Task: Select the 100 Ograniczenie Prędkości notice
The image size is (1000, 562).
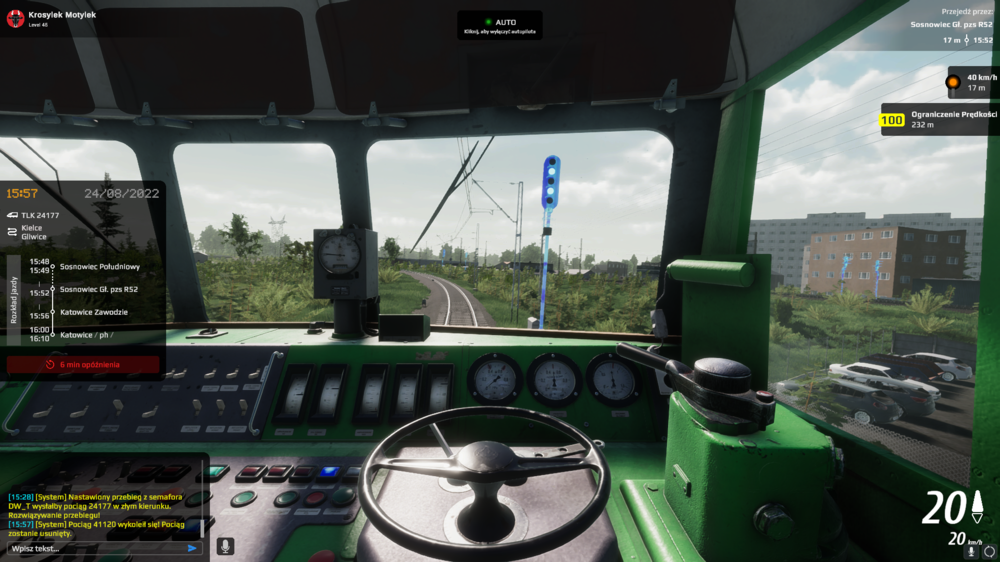Action: click(939, 120)
